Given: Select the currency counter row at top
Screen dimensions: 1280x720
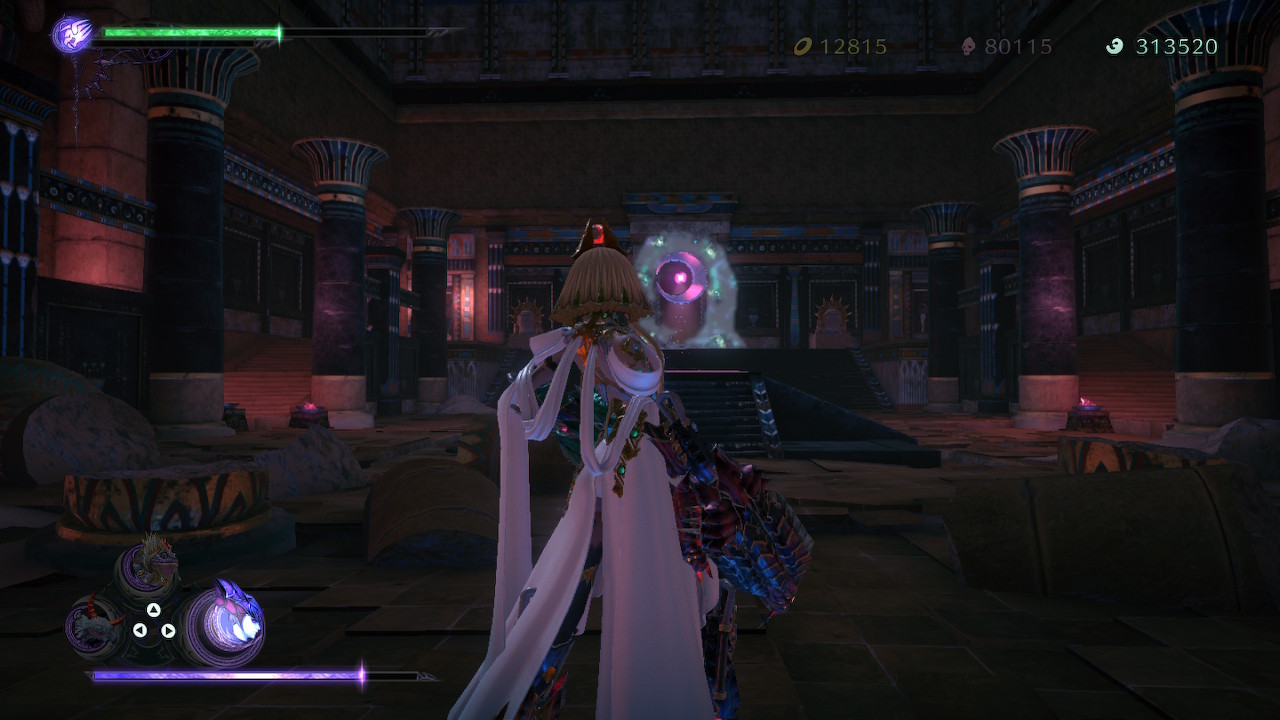Looking at the screenshot, I should (x=1000, y=45).
